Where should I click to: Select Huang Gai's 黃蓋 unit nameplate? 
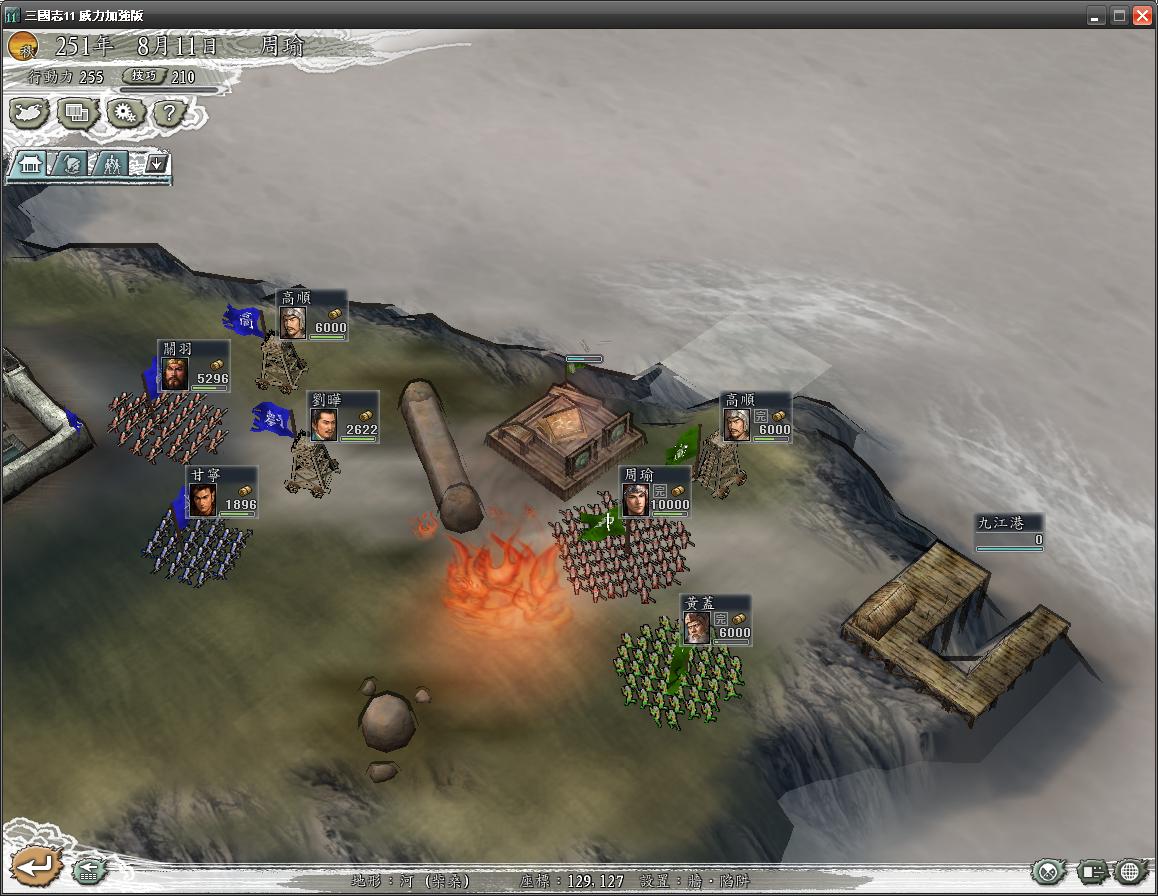[x=715, y=620]
